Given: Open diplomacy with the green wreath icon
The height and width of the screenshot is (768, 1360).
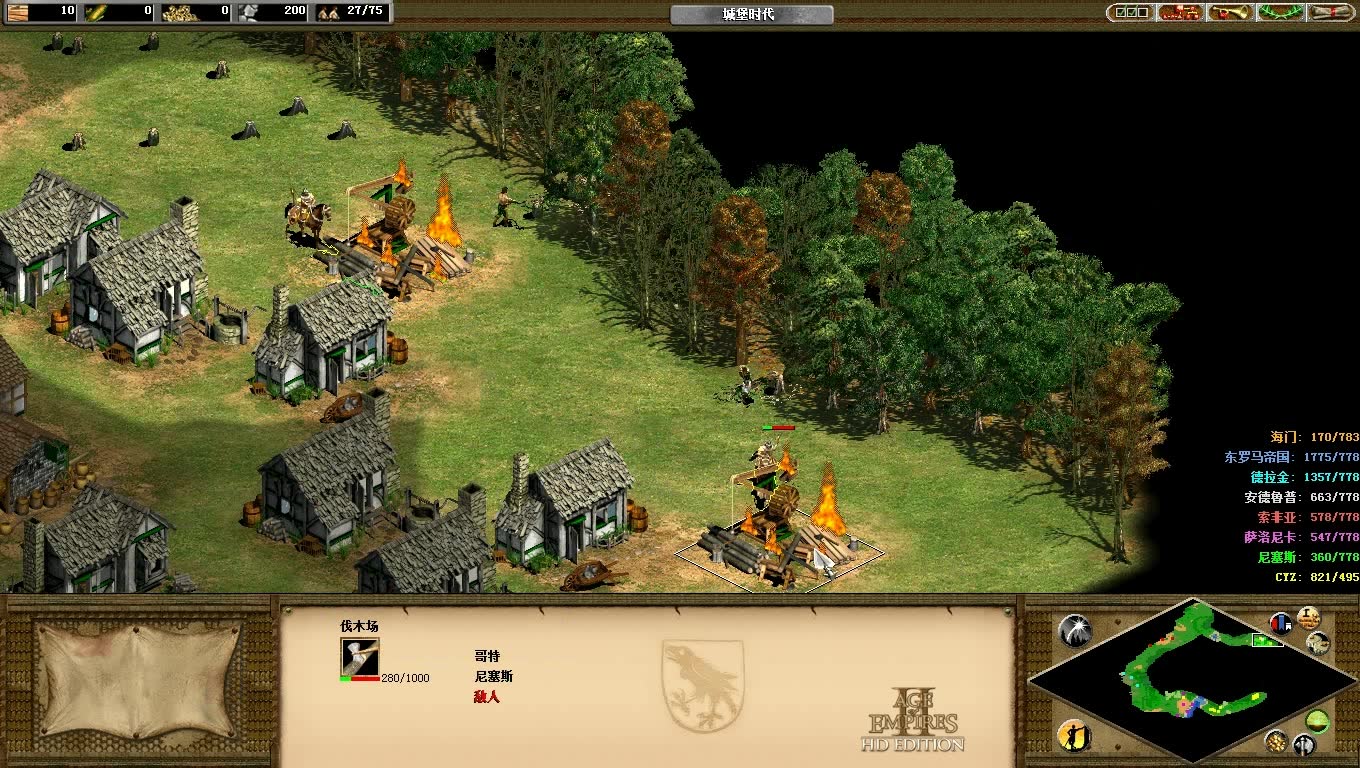Looking at the screenshot, I should [1282, 13].
